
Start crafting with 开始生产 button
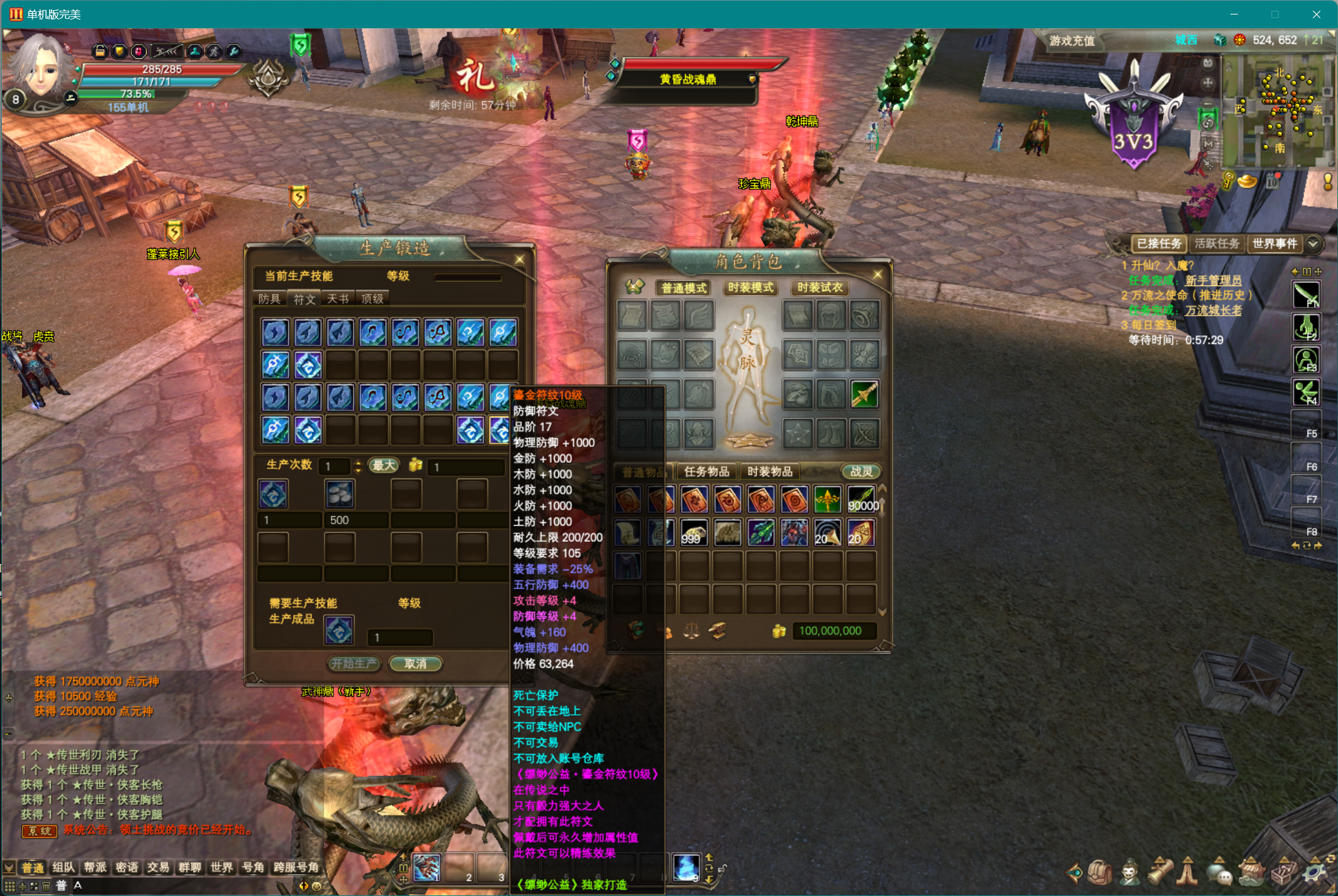[x=354, y=663]
